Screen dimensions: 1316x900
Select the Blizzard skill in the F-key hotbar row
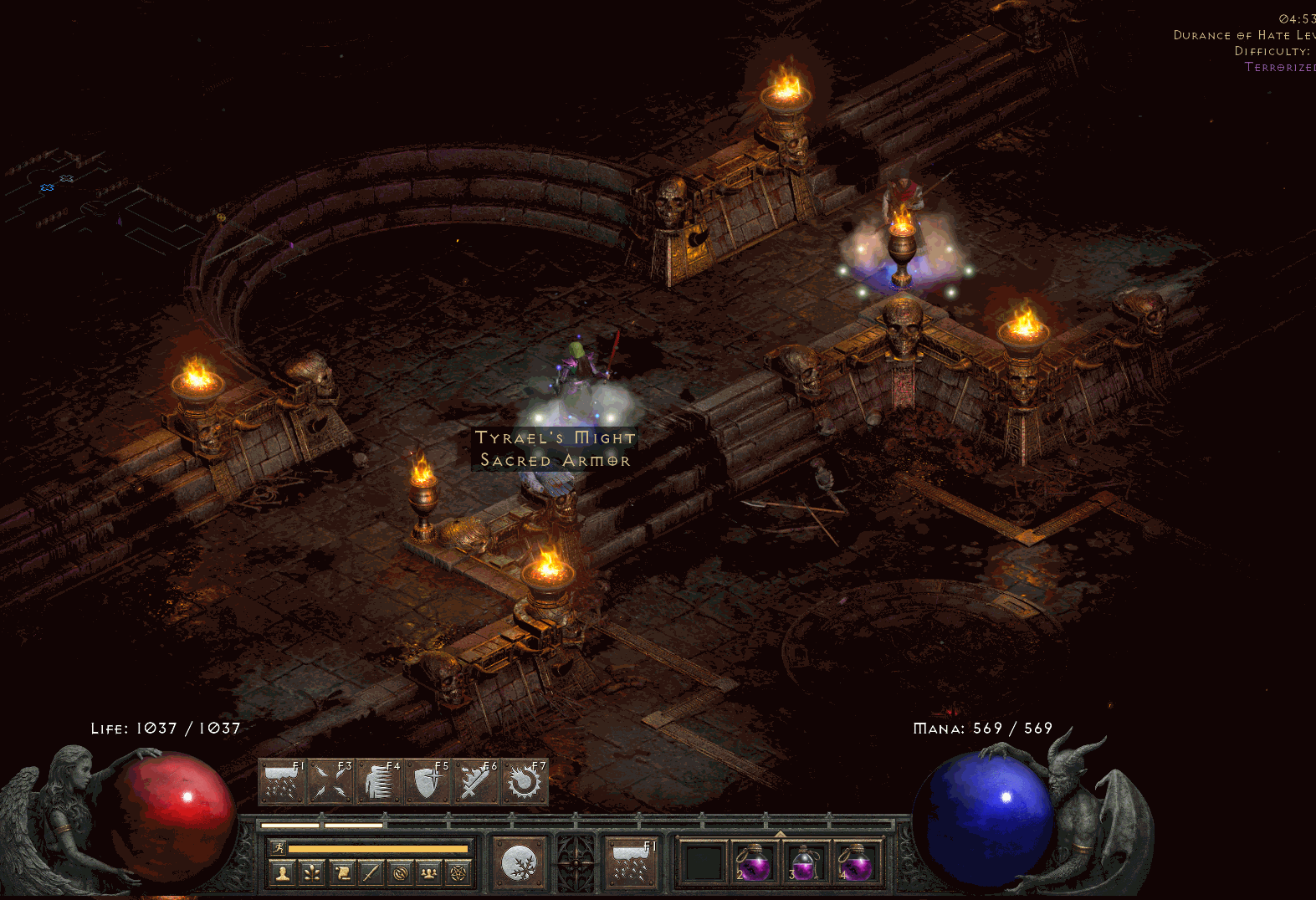282,782
